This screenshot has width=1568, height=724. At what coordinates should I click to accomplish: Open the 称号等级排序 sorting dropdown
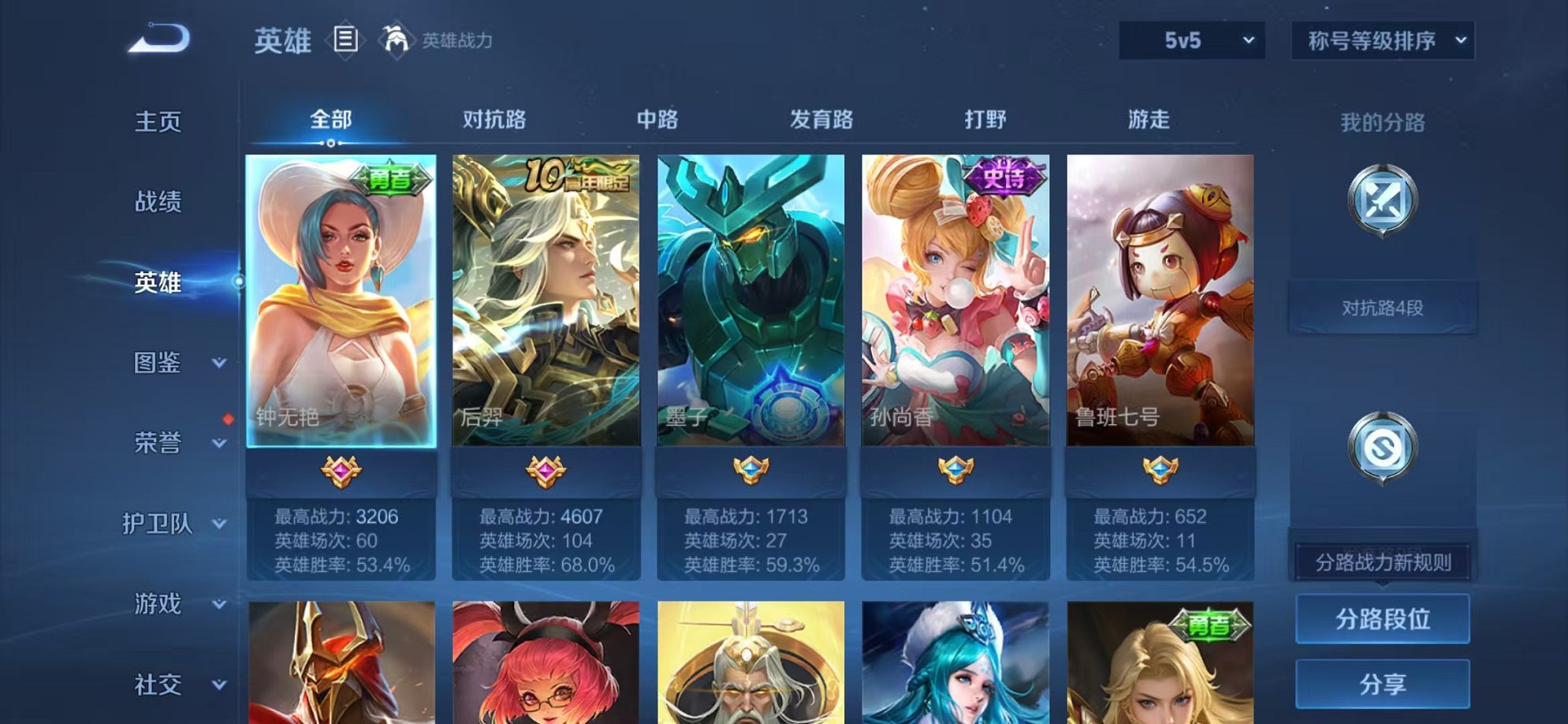click(x=1382, y=39)
